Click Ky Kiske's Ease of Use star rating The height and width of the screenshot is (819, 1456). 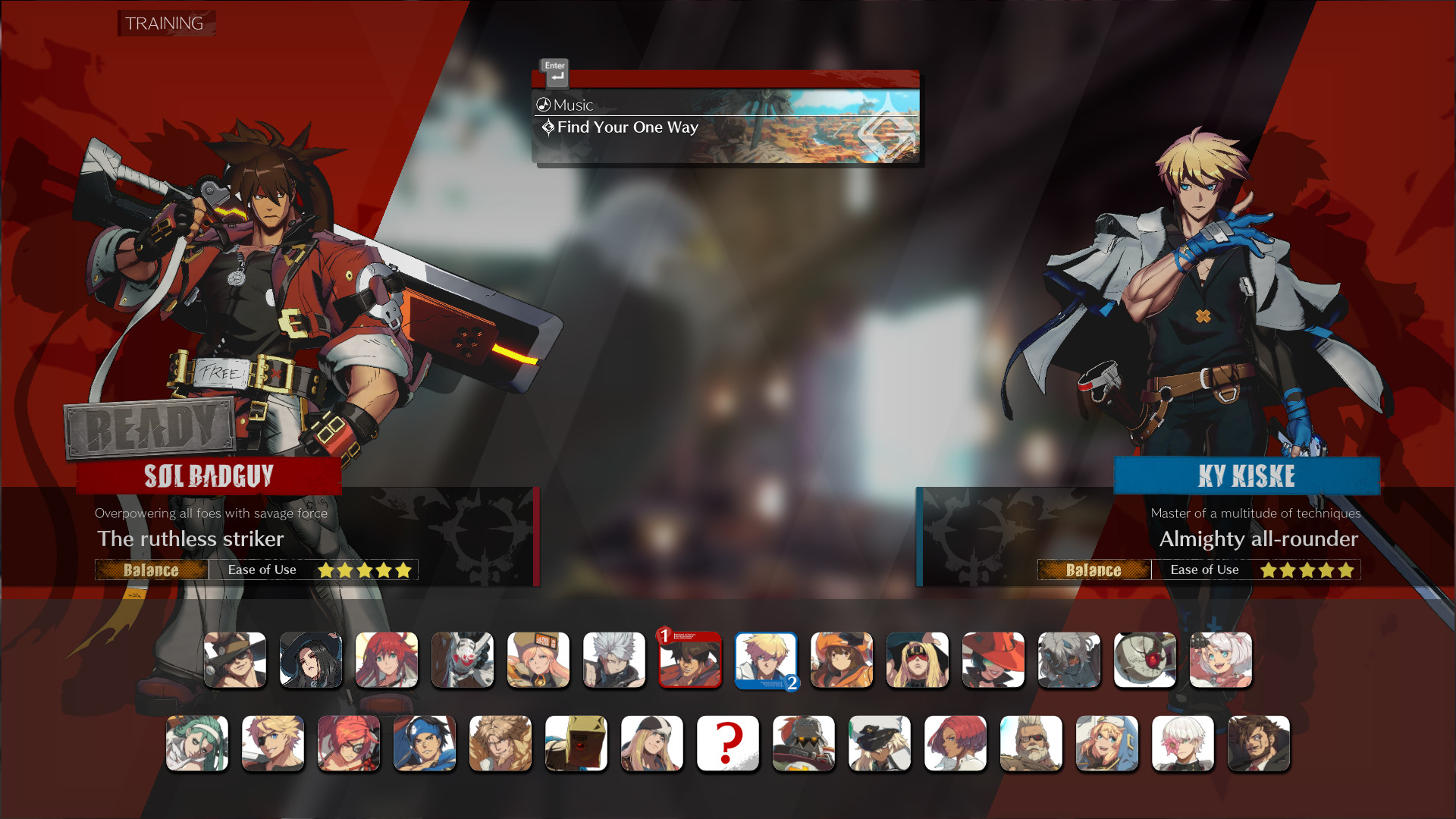1306,570
